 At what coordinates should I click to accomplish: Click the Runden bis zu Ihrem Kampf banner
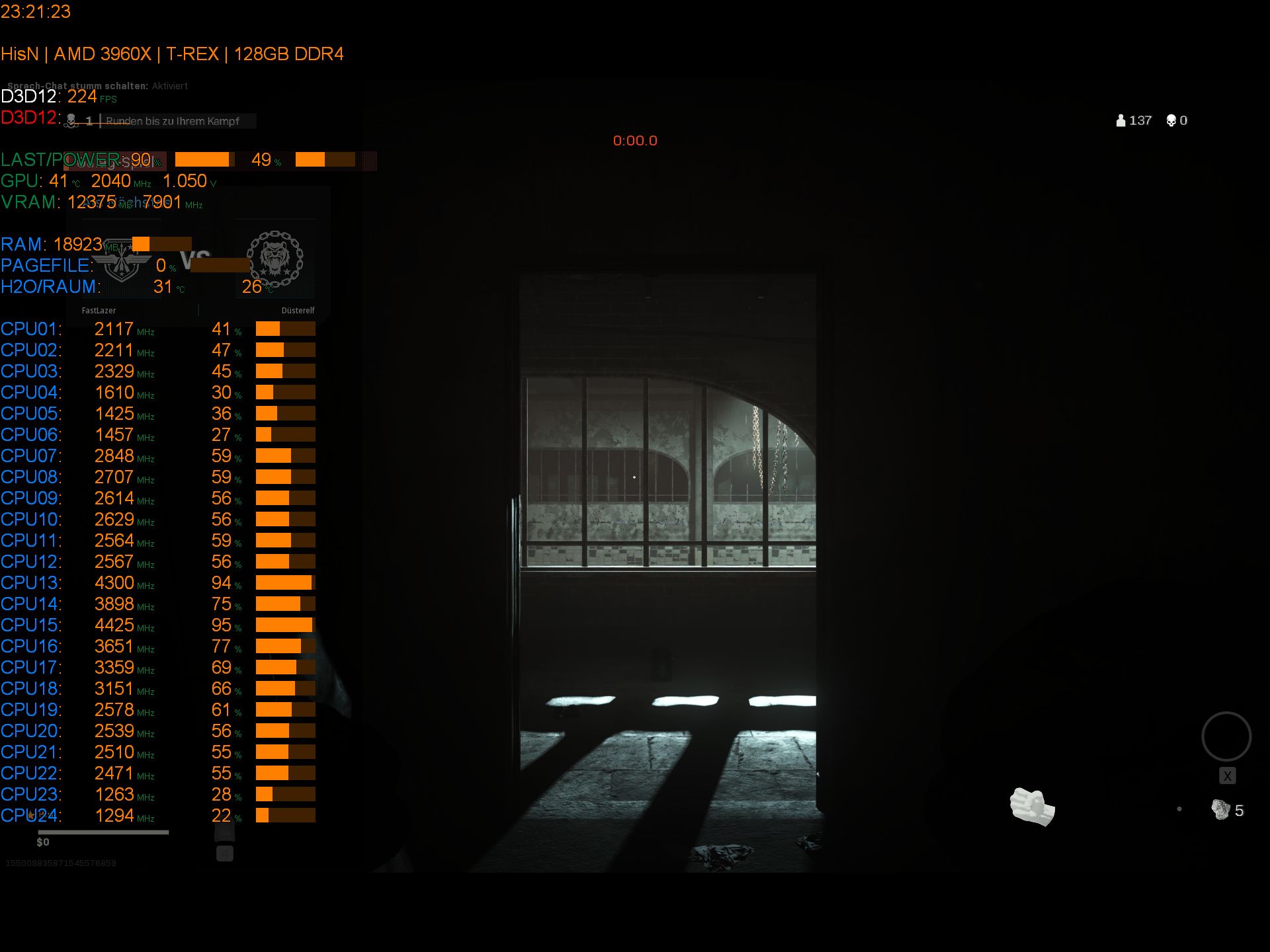(x=179, y=121)
